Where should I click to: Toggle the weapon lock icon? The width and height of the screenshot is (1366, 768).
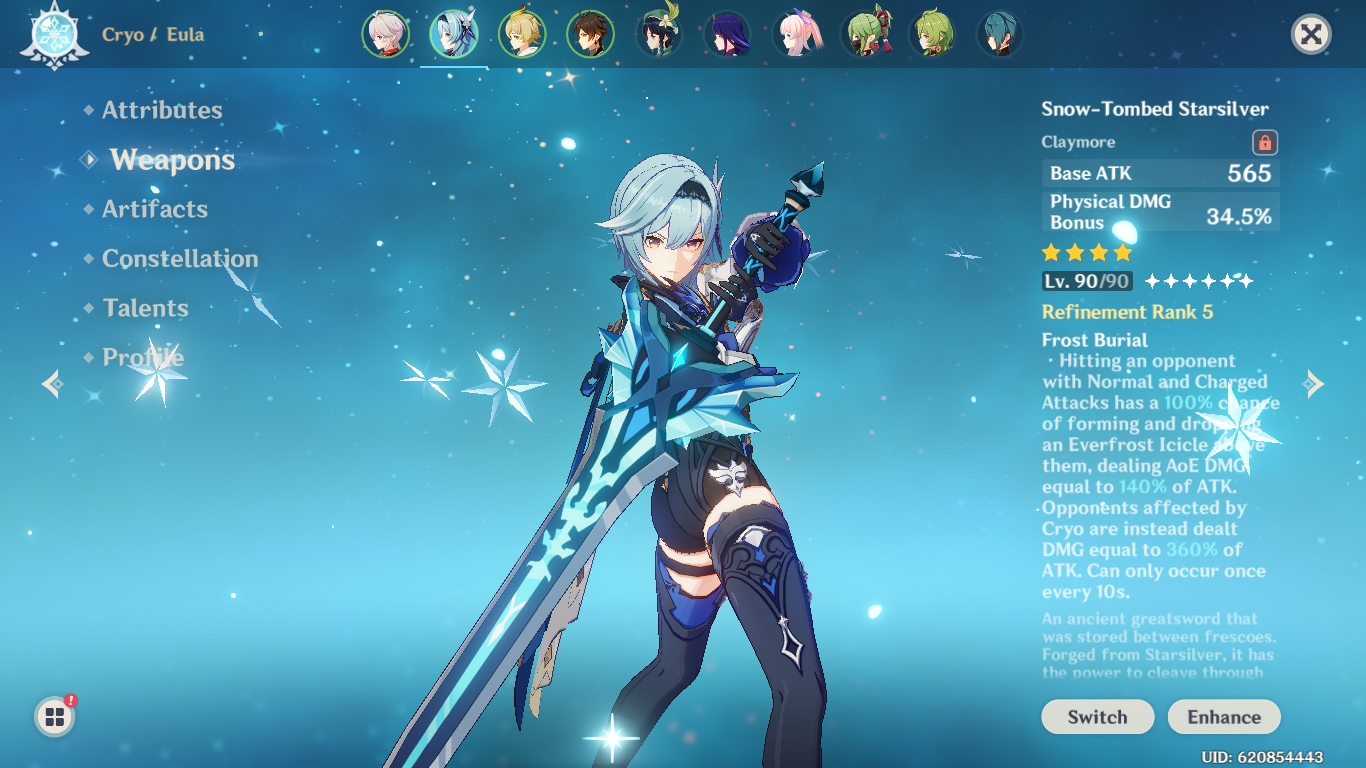click(1264, 141)
